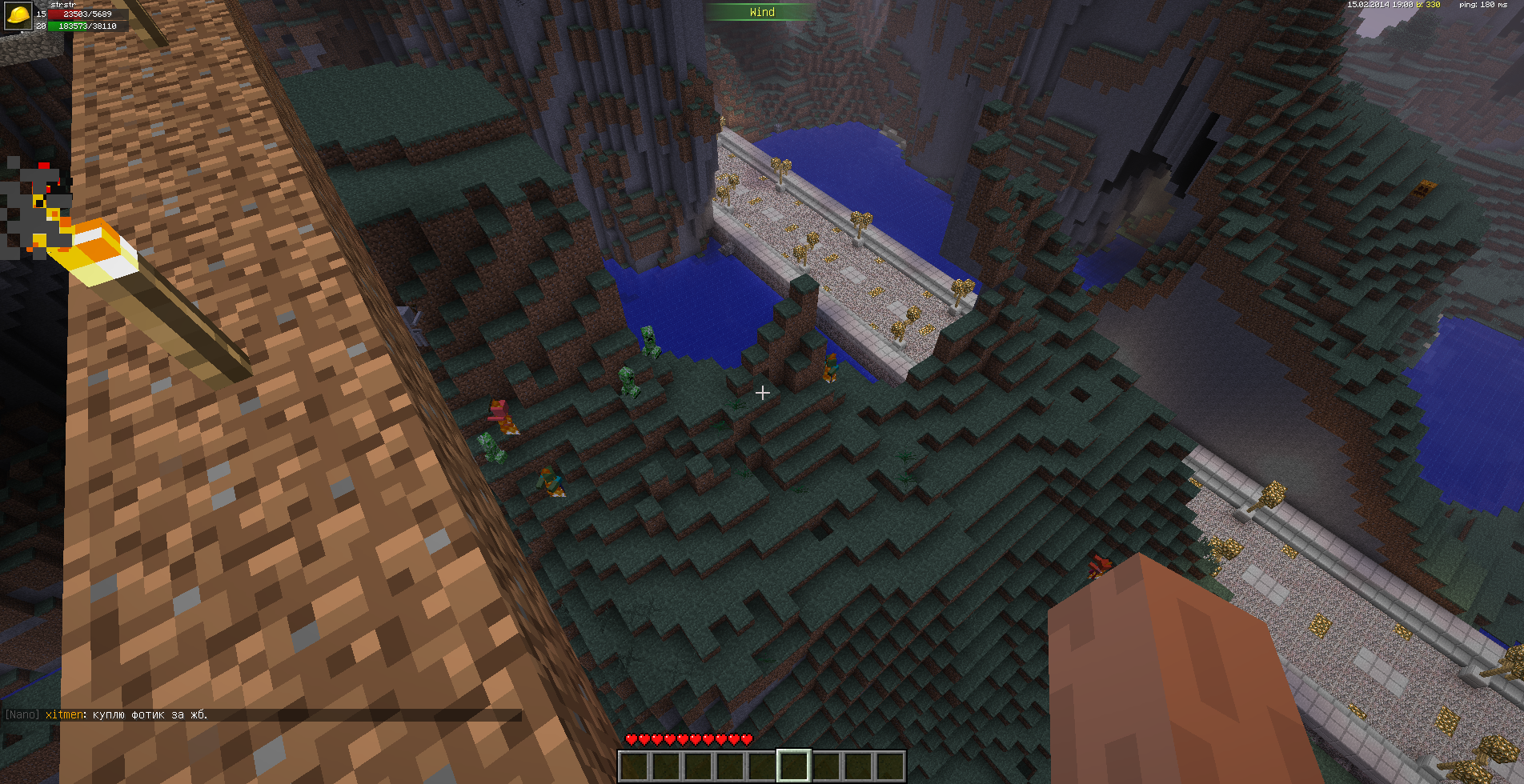This screenshot has height=784, width=1524.
Task: Click xitmen's chat message
Action: click(x=126, y=714)
